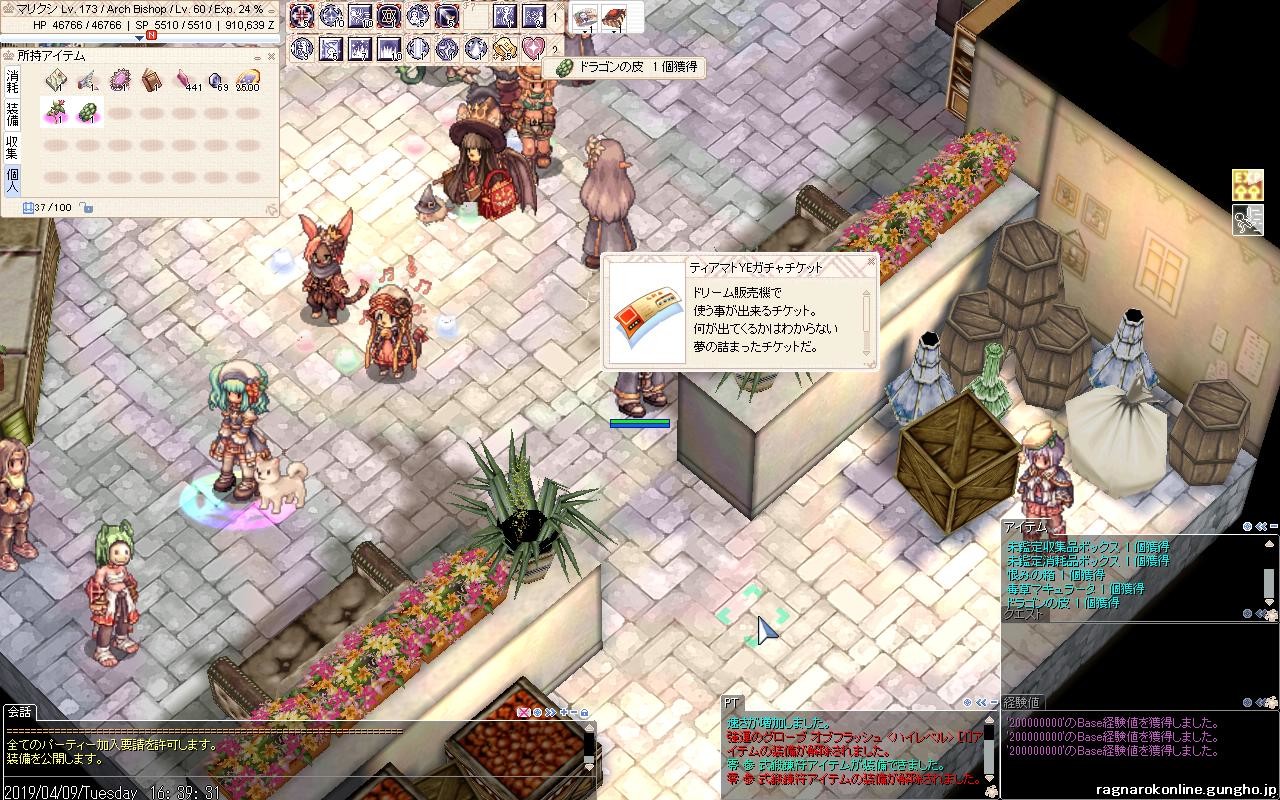Open the 経験値 experience log tab

click(1020, 703)
